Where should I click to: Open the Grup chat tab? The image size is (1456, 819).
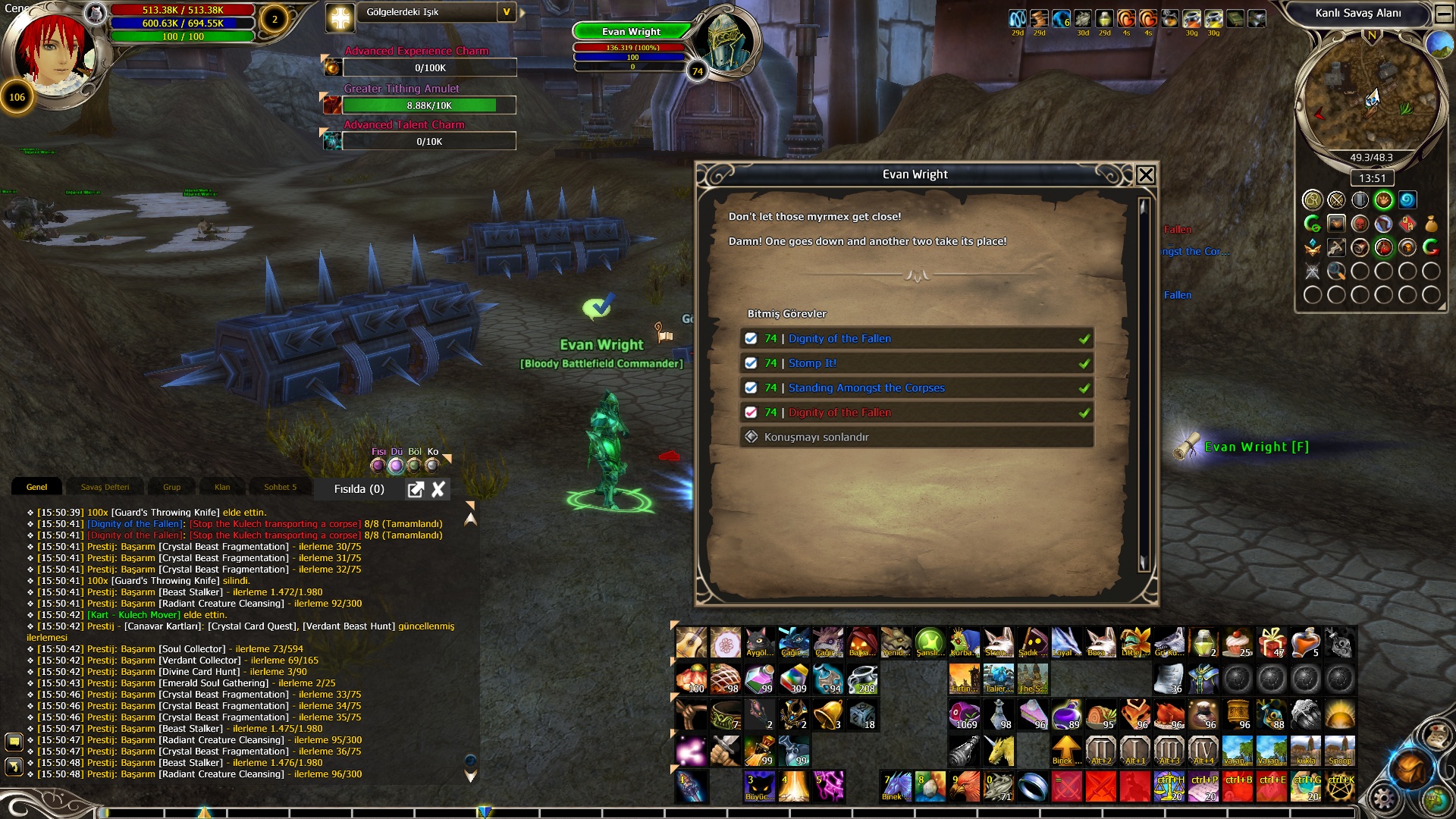pyautogui.click(x=172, y=488)
